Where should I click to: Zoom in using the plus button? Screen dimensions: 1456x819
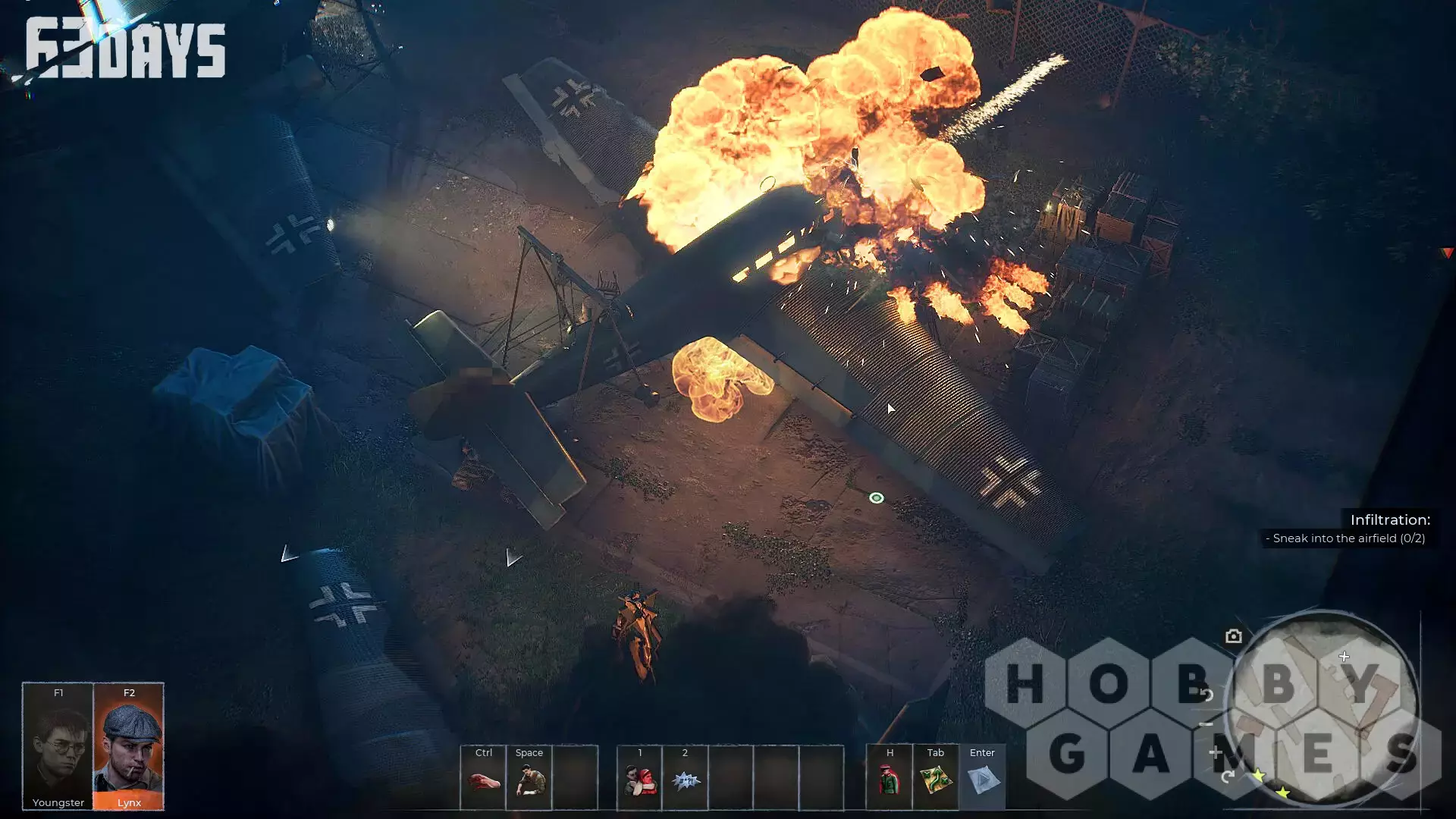pyautogui.click(x=1216, y=752)
